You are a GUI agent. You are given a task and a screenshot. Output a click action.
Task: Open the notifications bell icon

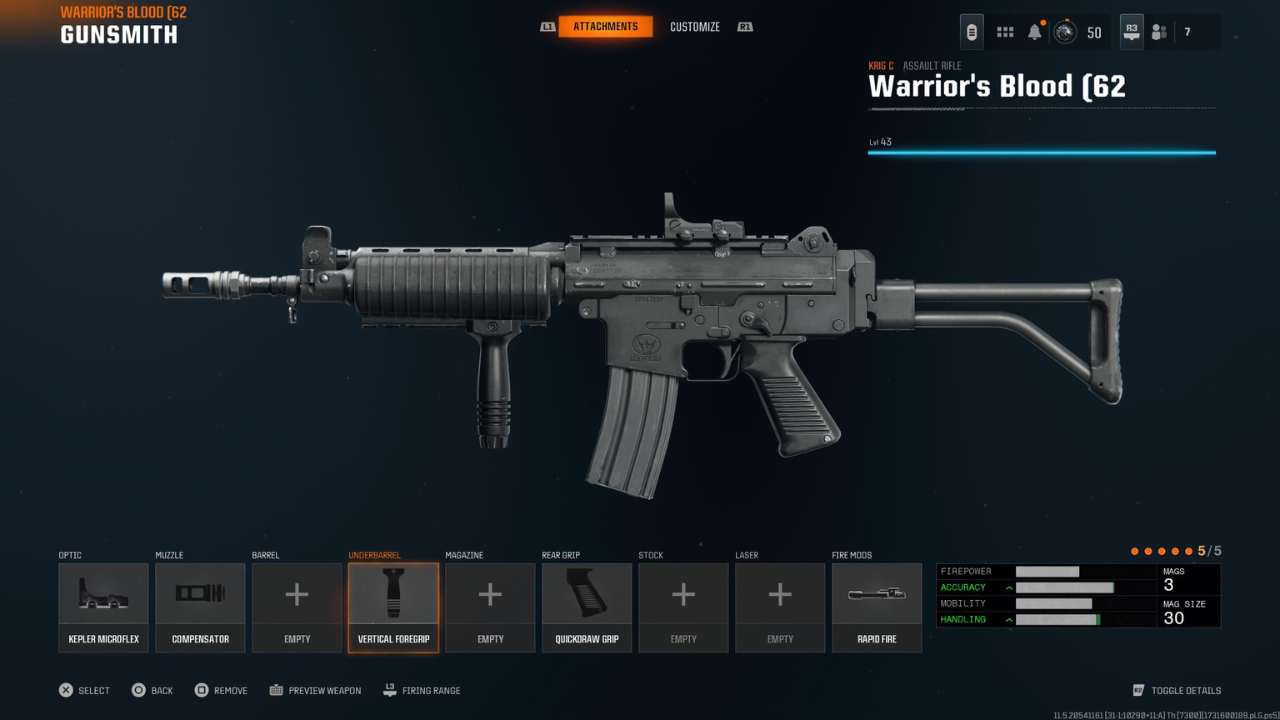[x=1033, y=30]
